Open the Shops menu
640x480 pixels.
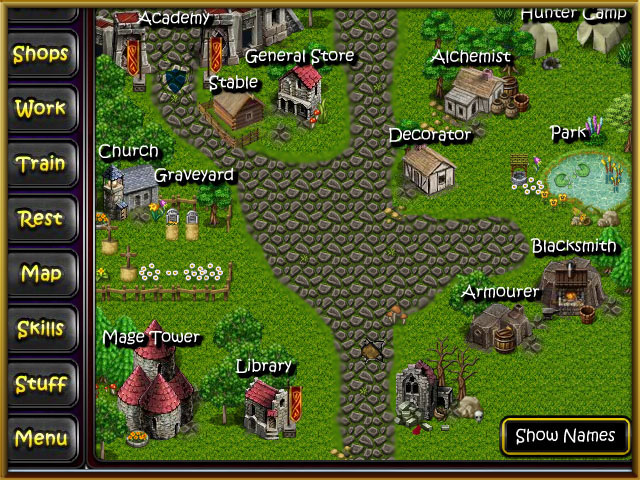coord(41,54)
